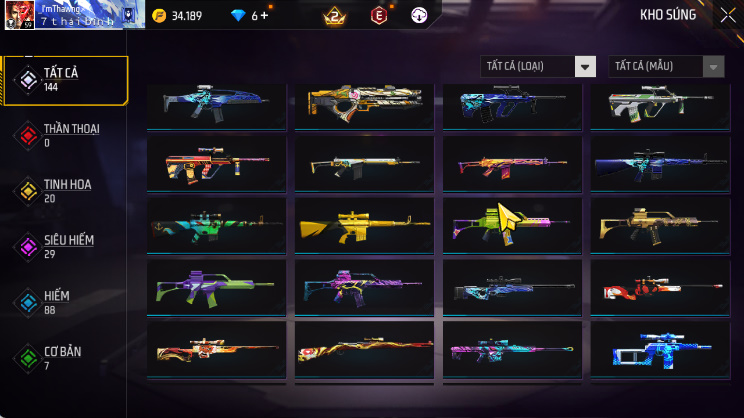Pick the red and white shotgun skin
This screenshot has width=744, height=418.
(659, 290)
